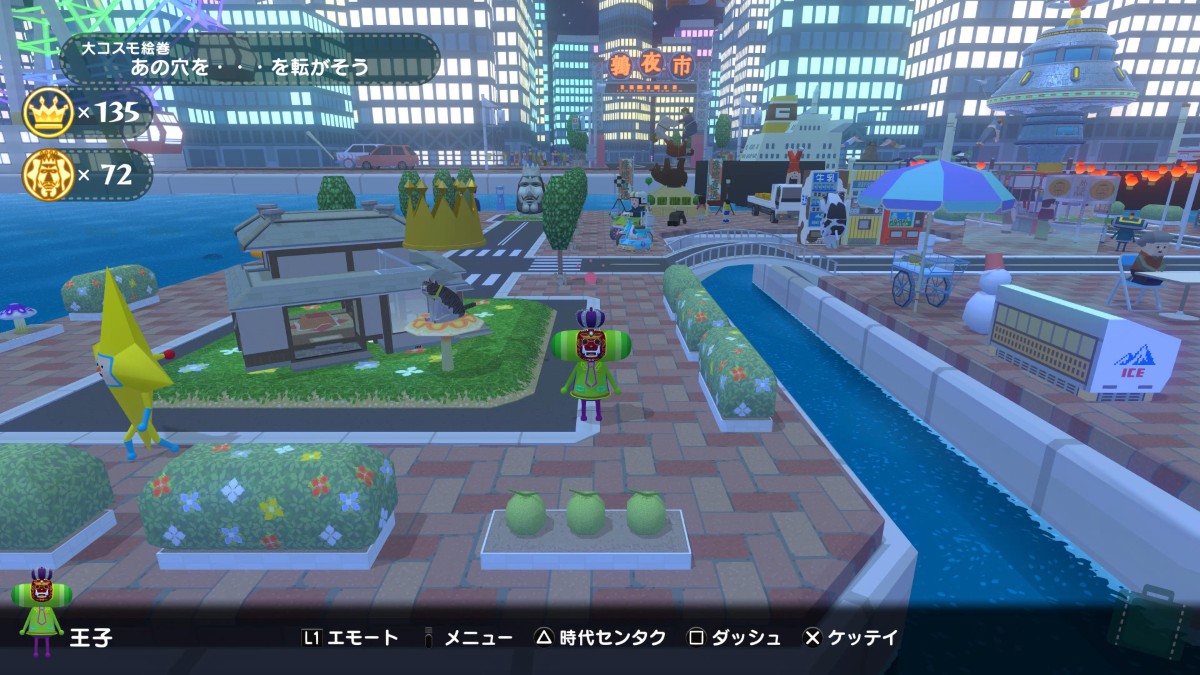Select the objective banner at top left
The height and width of the screenshot is (675, 1200).
250,59
